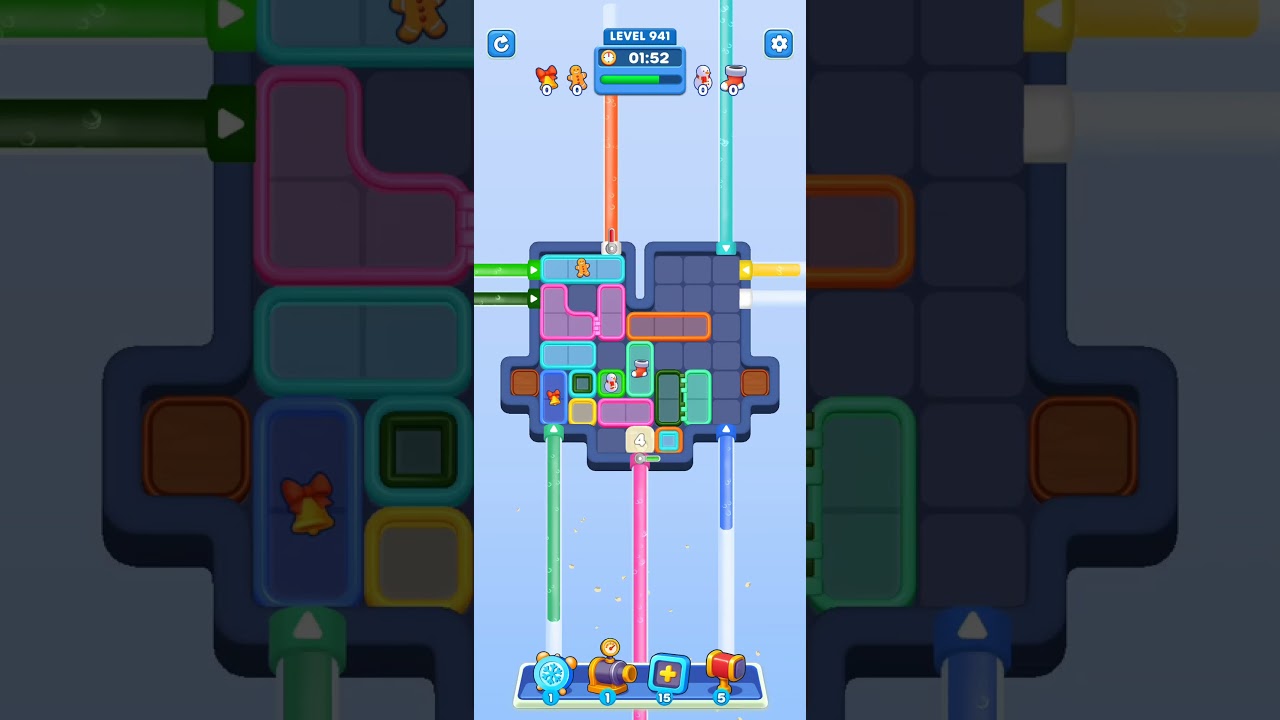Select the block containing the red stocking

coord(640,370)
